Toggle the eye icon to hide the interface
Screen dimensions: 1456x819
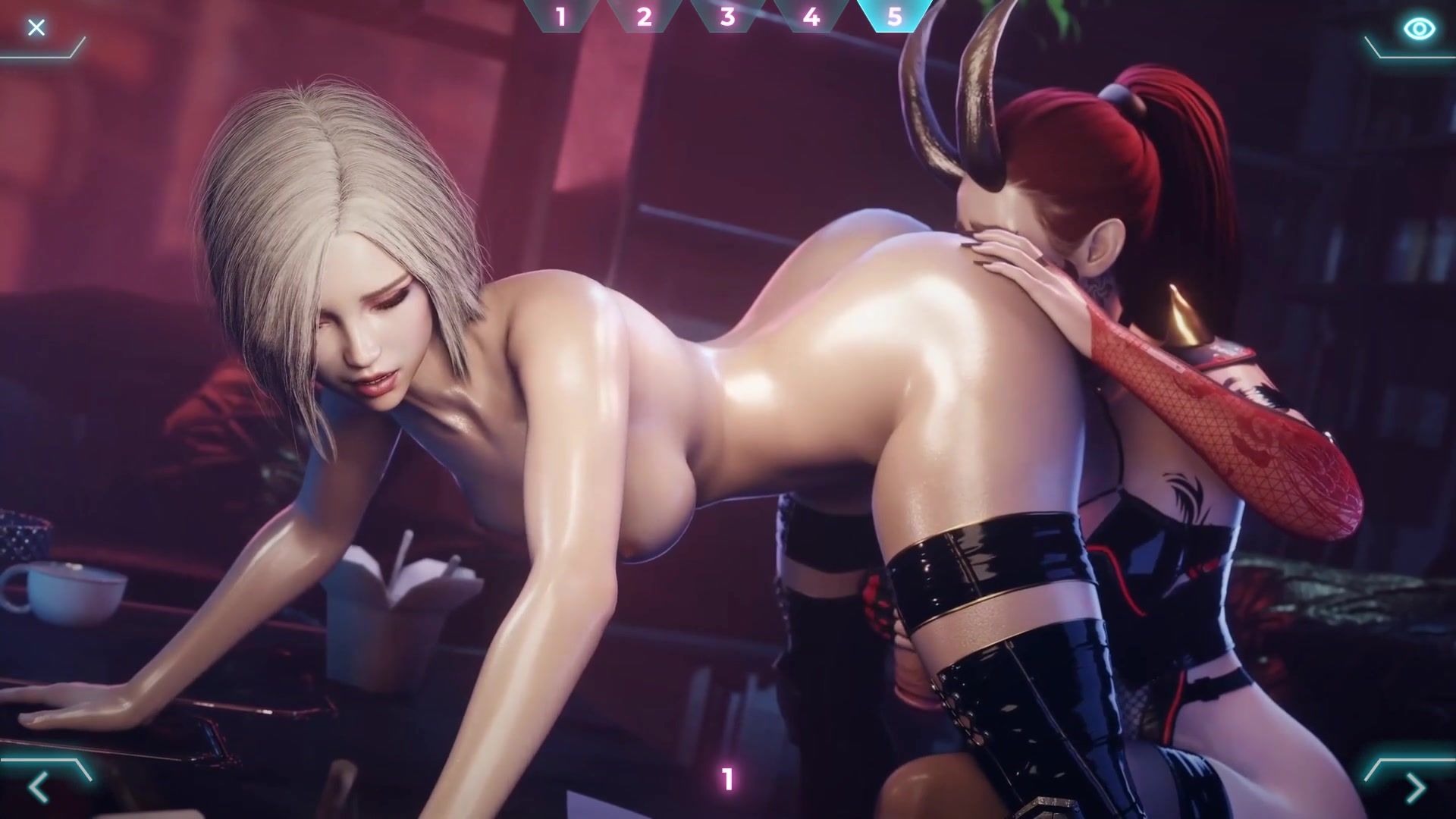pyautogui.click(x=1419, y=30)
